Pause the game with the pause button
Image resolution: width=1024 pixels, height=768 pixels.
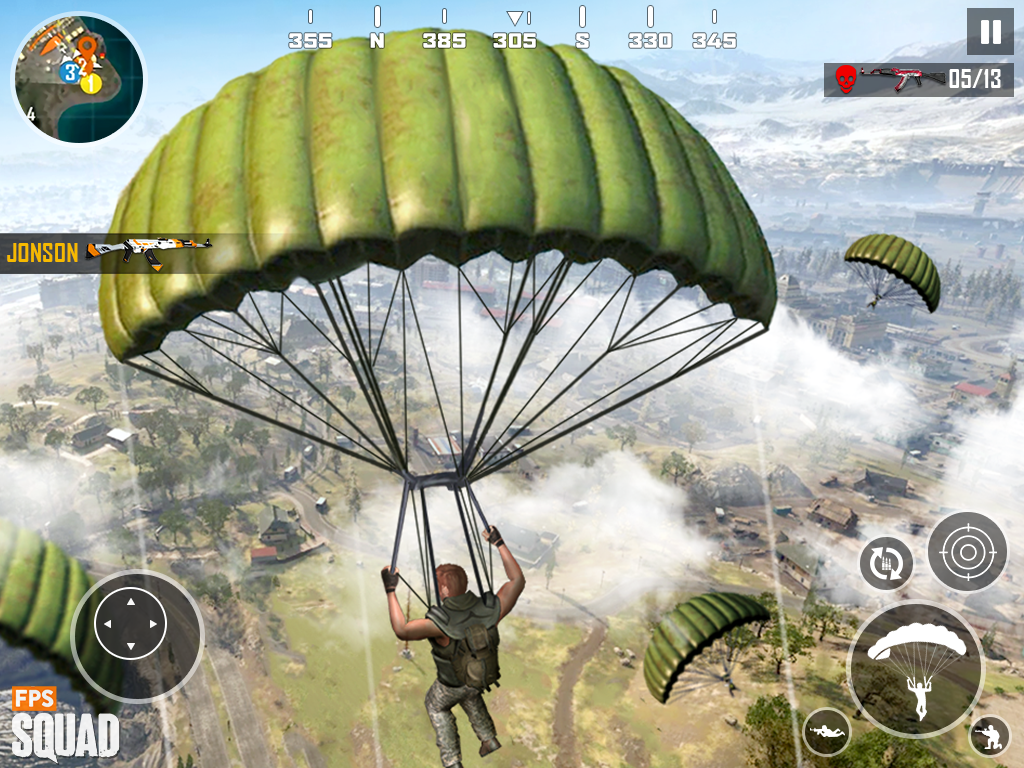tap(990, 32)
